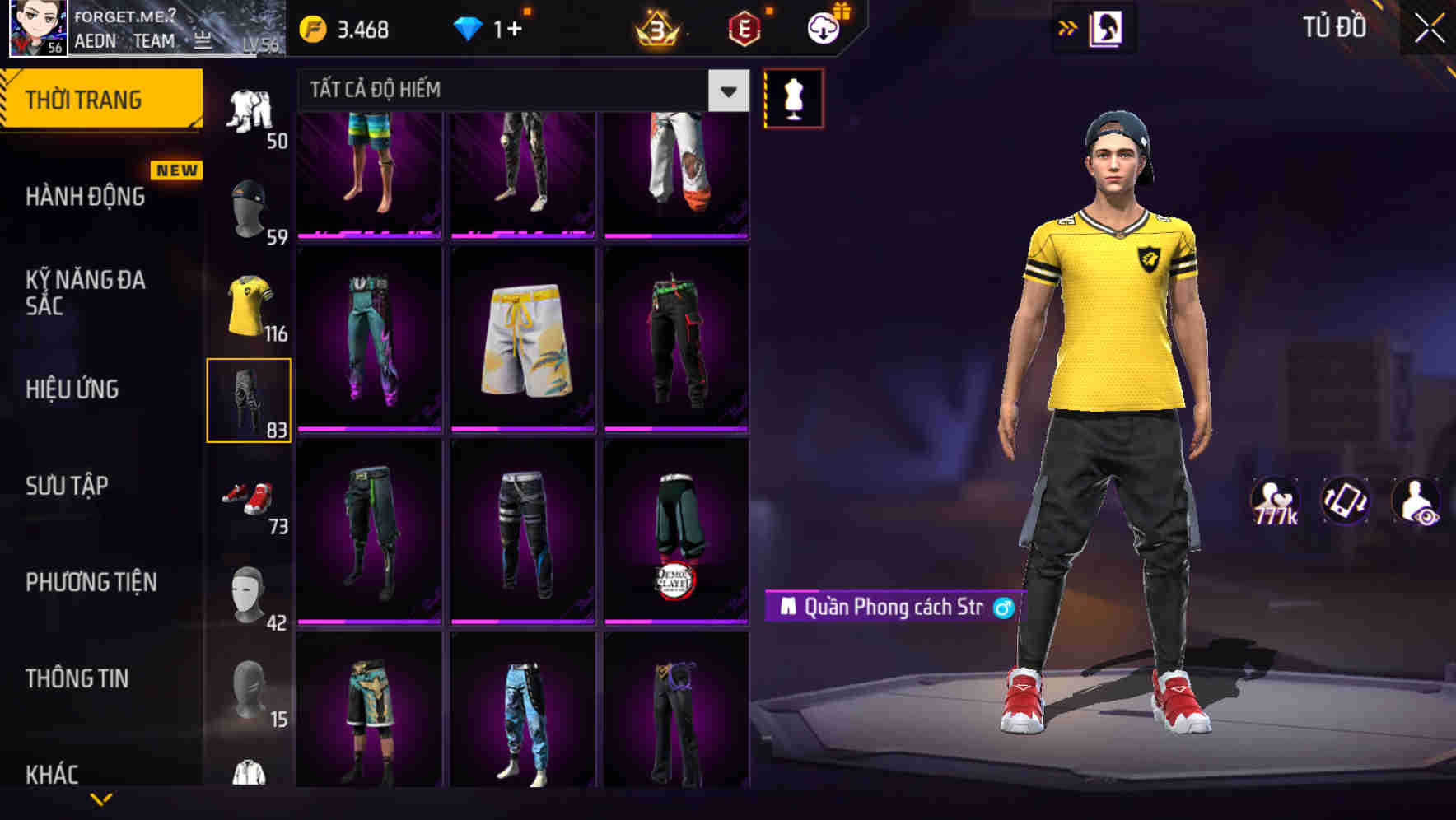1456x820 pixels.
Task: Expand the sidebar with the bottom chevron
Action: point(103,799)
